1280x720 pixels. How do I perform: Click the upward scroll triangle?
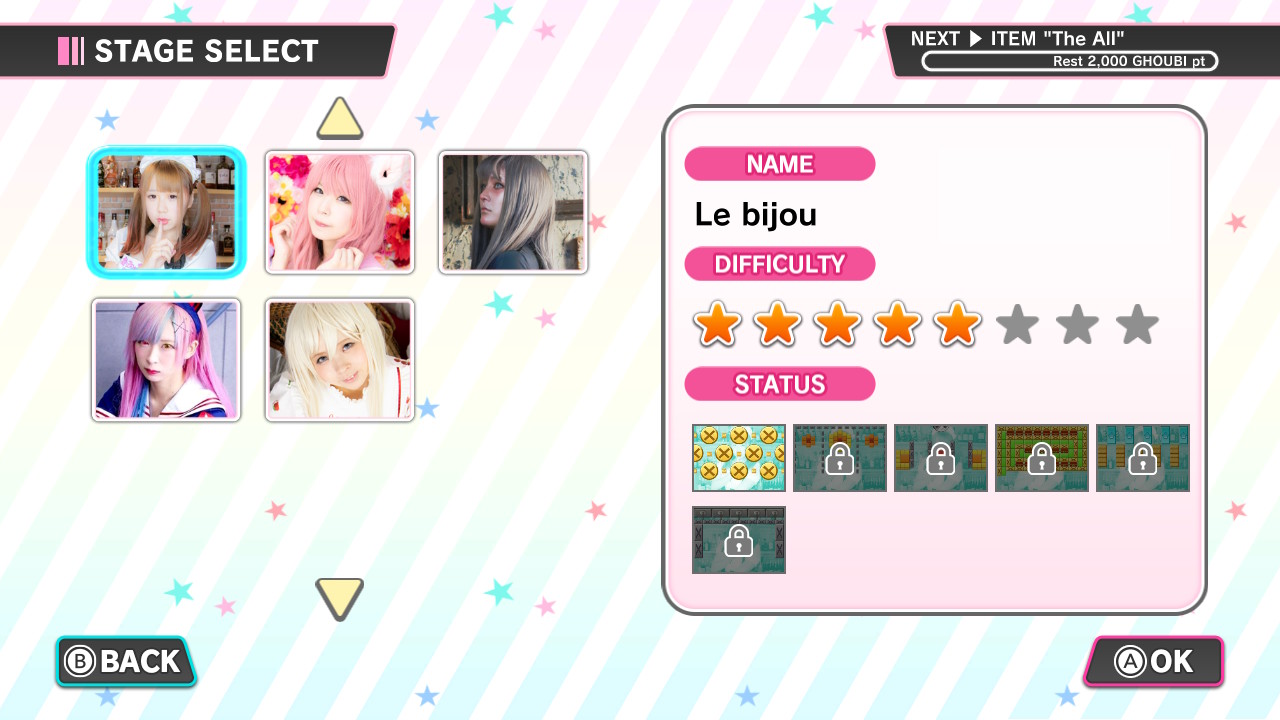coord(339,119)
